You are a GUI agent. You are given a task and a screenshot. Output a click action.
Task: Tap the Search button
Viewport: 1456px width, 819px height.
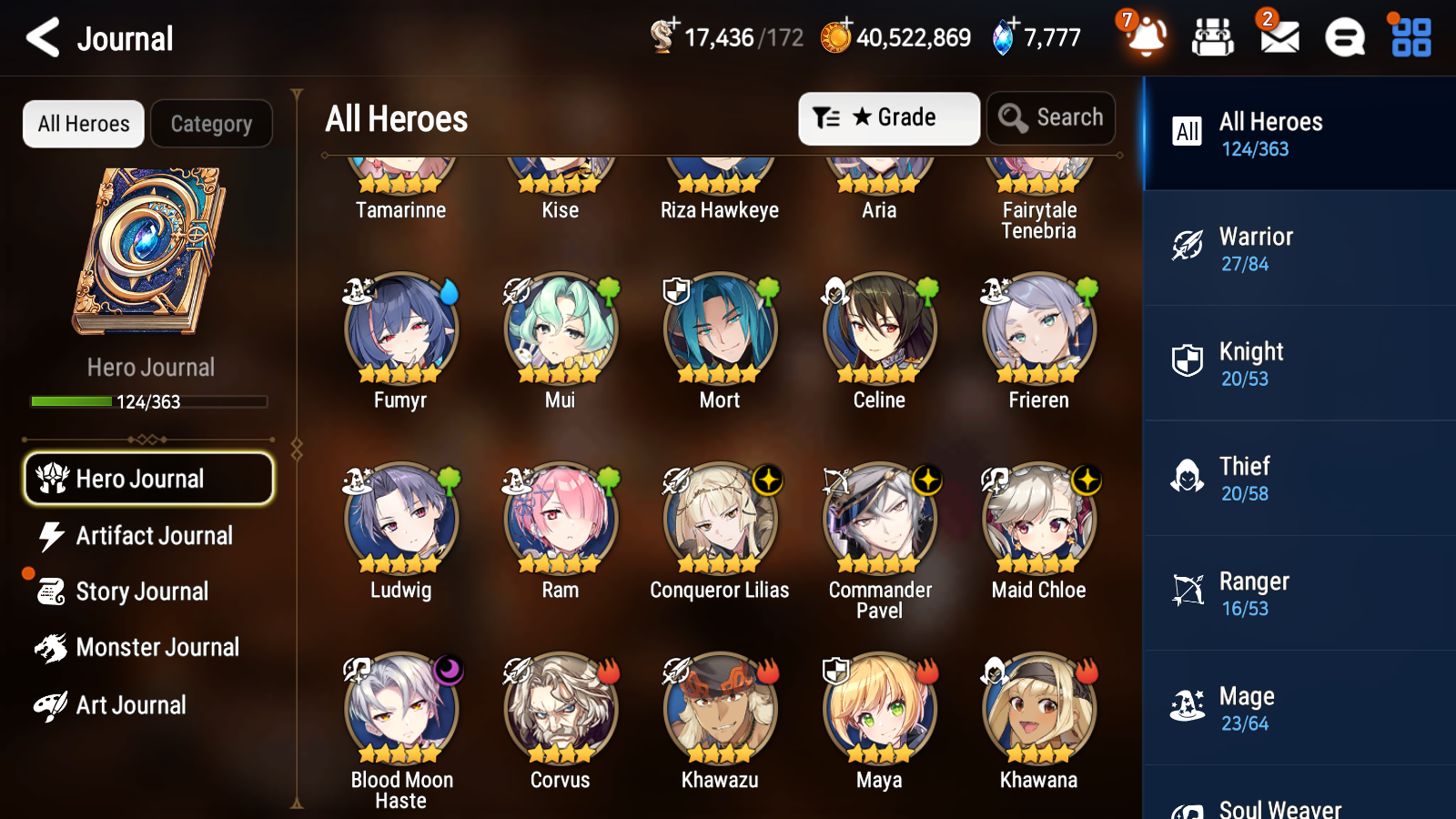[1050, 117]
